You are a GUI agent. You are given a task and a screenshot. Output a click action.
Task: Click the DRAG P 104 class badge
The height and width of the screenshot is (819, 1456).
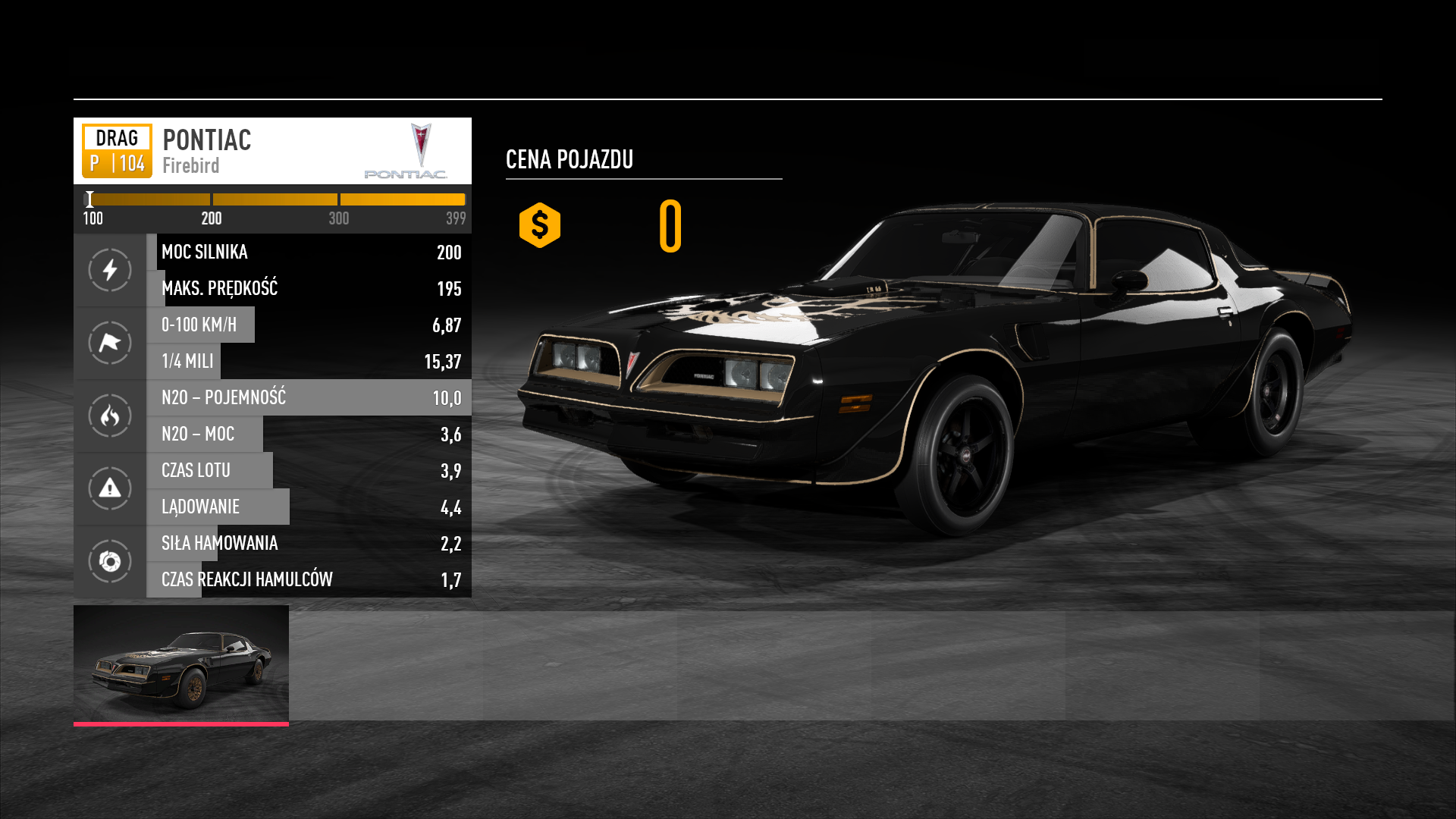click(117, 151)
